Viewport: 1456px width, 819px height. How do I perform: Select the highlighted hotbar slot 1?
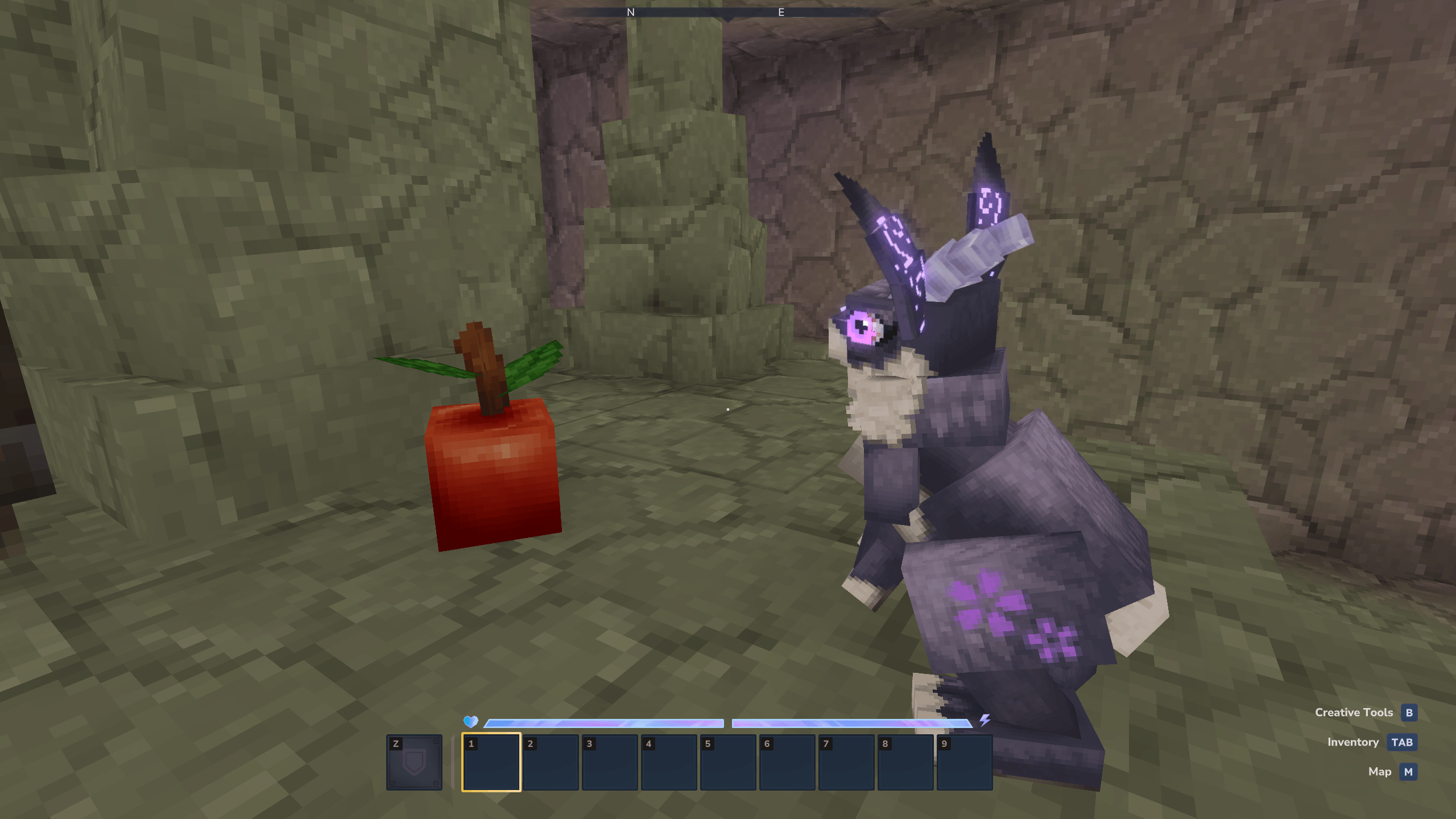click(x=491, y=762)
